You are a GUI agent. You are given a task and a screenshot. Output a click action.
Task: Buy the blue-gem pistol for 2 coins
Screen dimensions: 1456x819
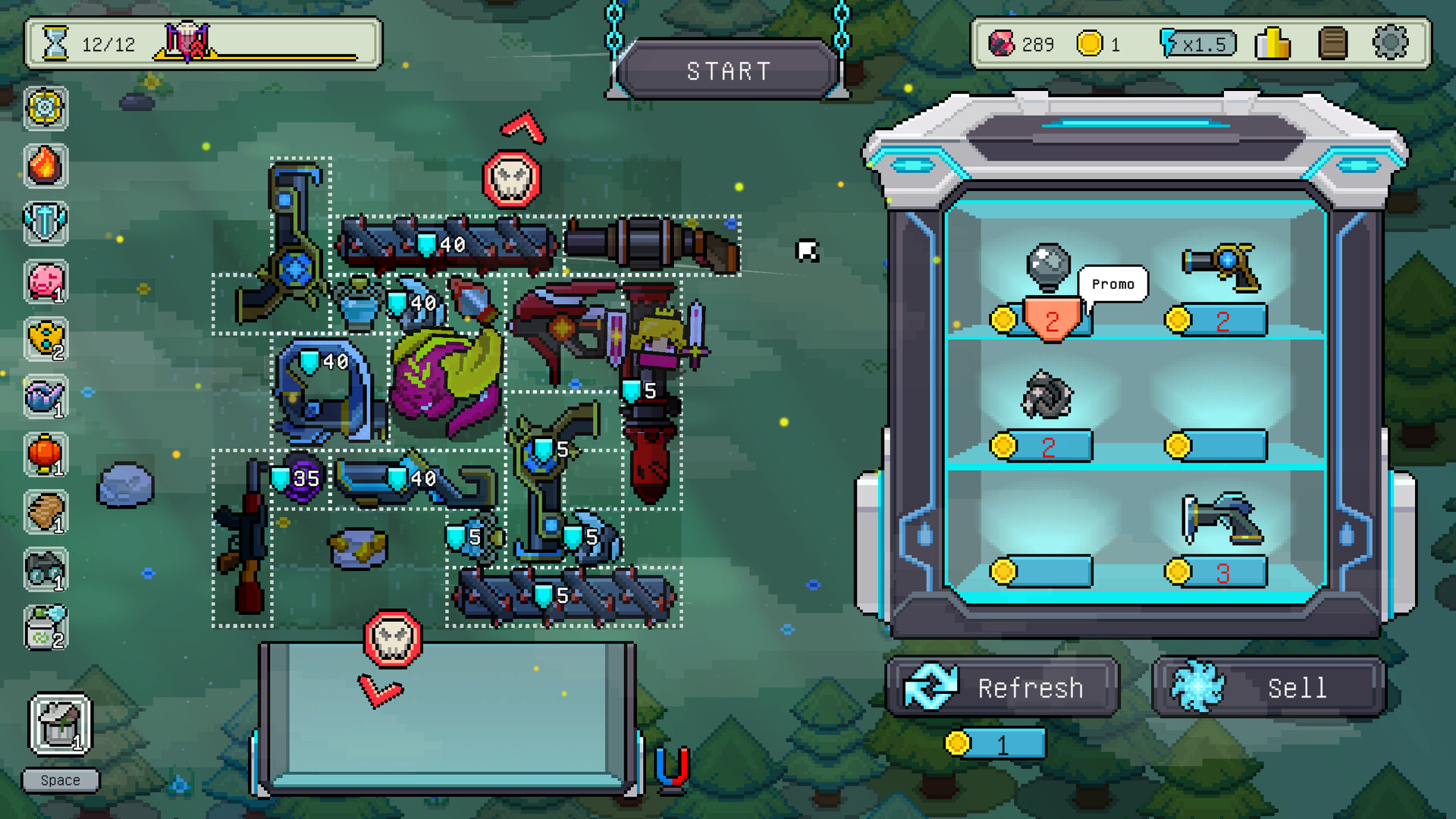1221,268
